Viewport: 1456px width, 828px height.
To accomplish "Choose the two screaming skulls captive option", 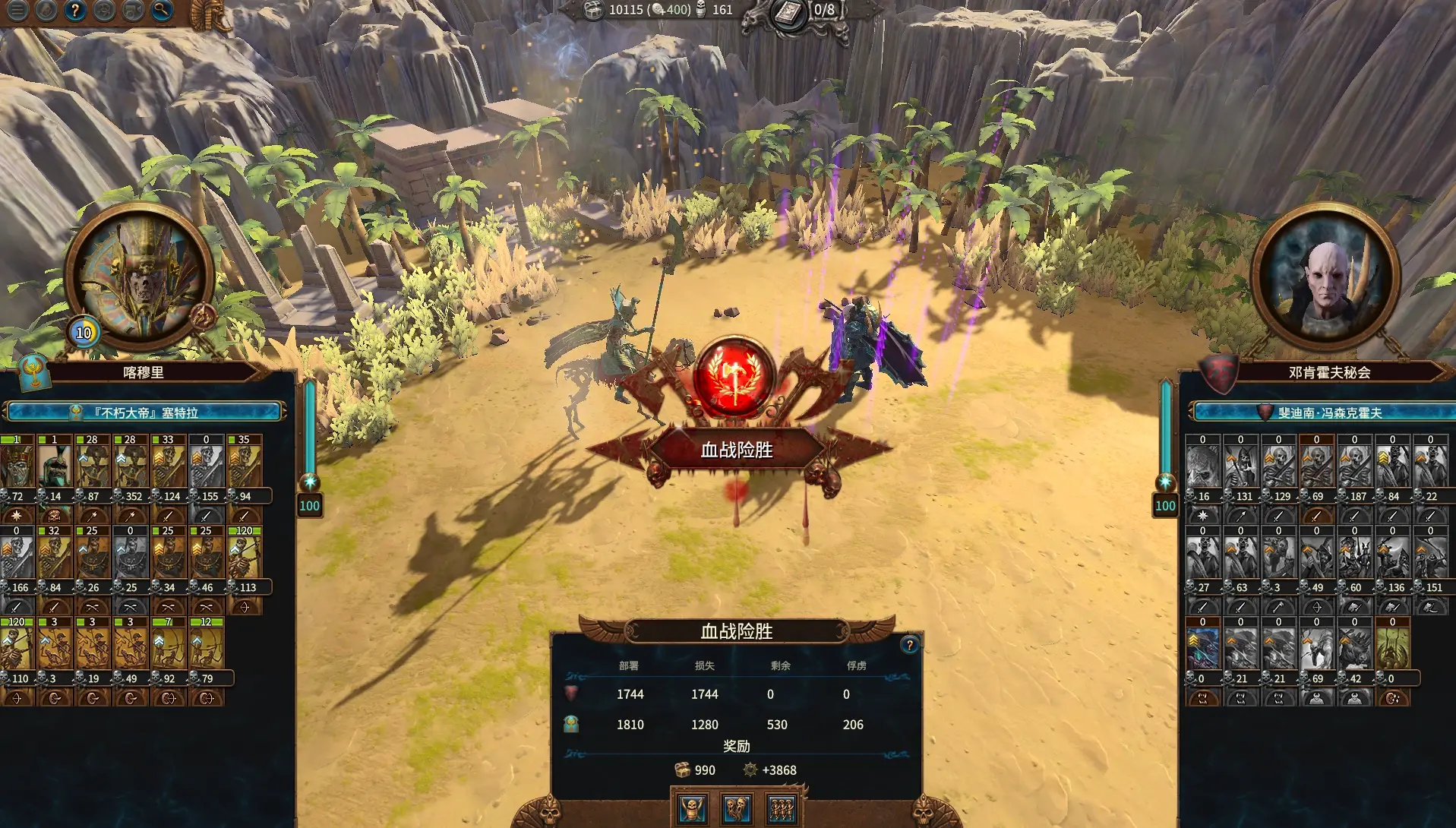I will pos(737,808).
